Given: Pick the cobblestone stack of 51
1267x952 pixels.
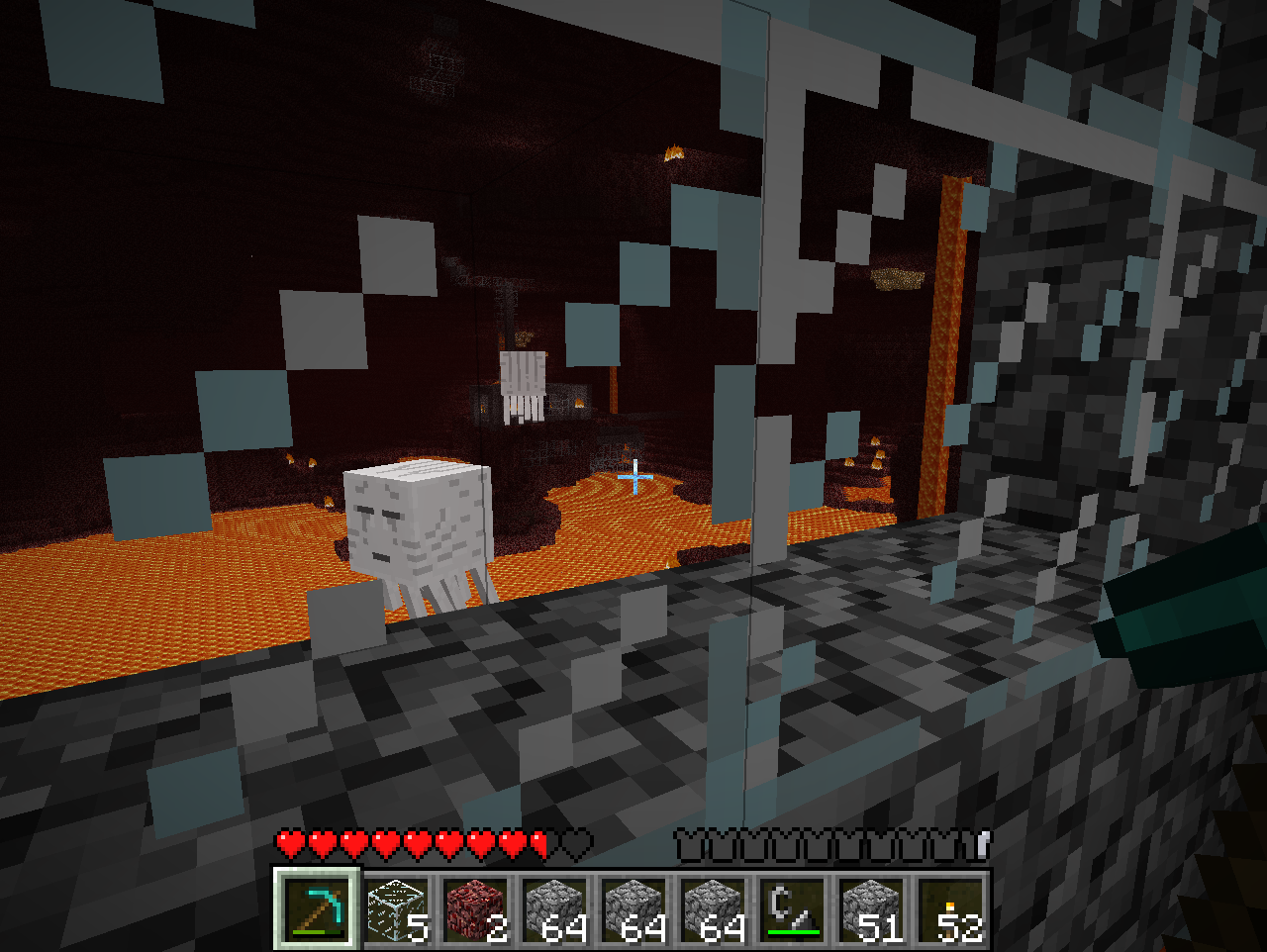Looking at the screenshot, I should pos(871,908).
